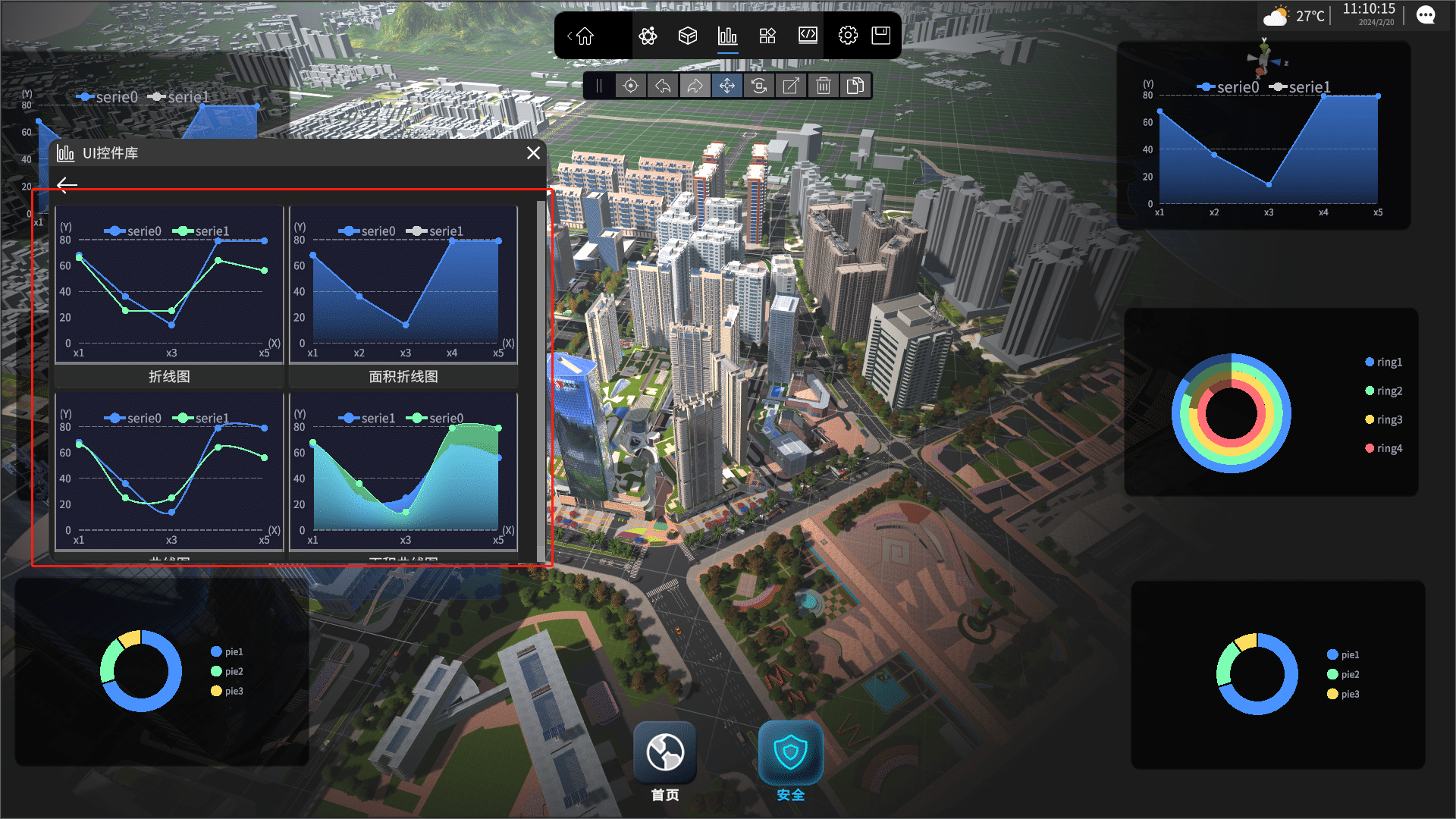Viewport: 1456px width, 819px height.
Task: Close the UI控件库 panel
Action: (534, 153)
